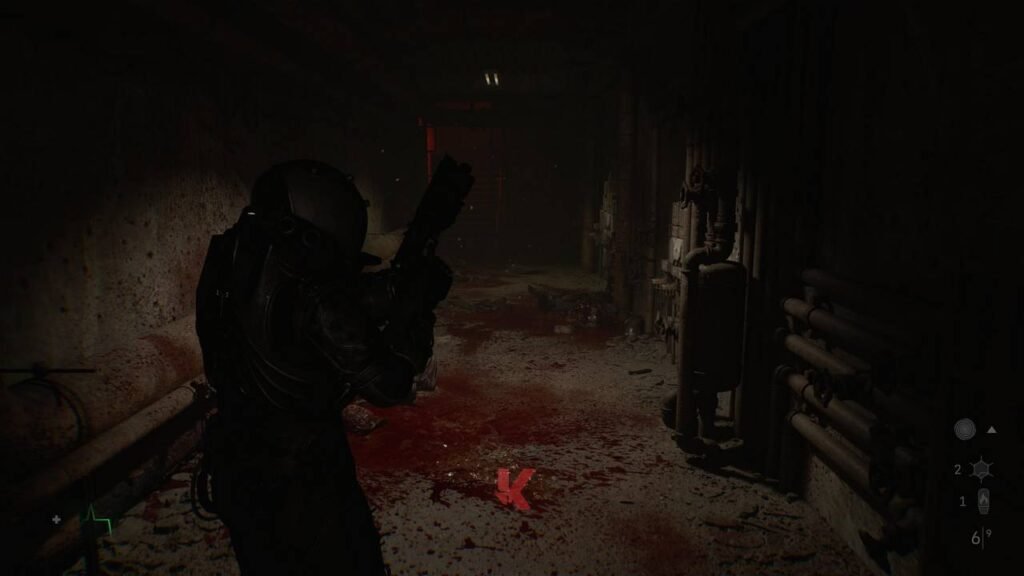Choose the hexagonal mine icon
Image resolution: width=1024 pixels, height=576 pixels.
point(980,468)
